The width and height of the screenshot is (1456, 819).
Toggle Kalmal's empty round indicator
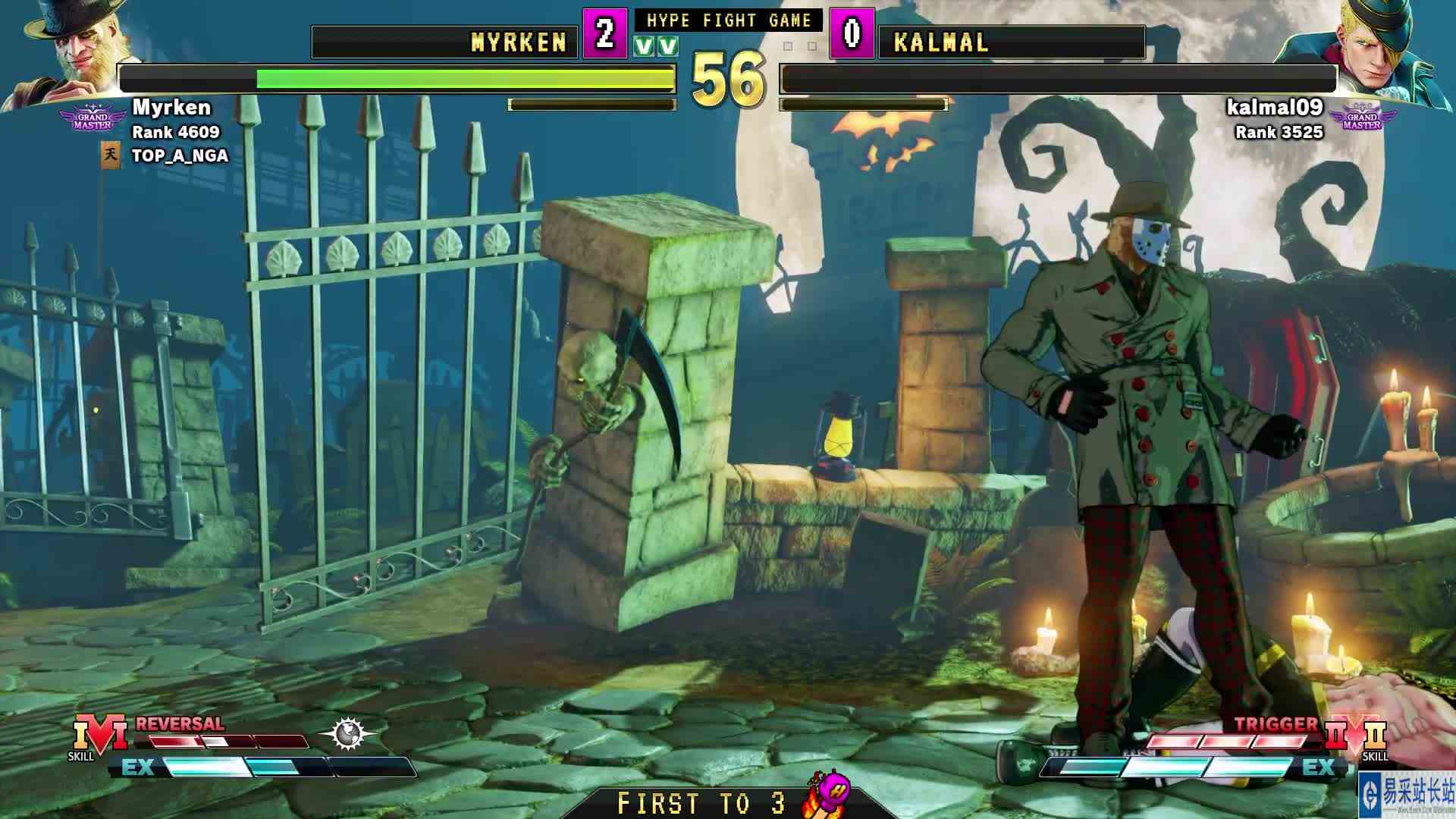point(789,47)
